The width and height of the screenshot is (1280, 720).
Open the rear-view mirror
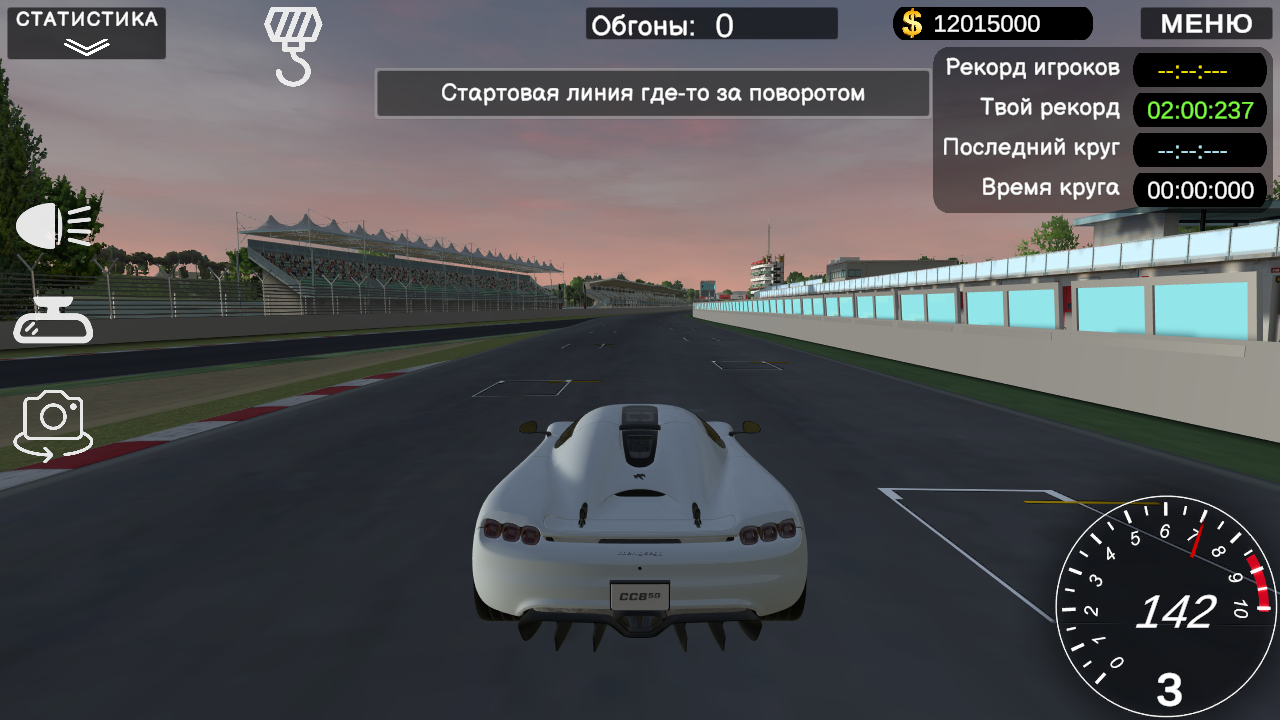[51, 322]
